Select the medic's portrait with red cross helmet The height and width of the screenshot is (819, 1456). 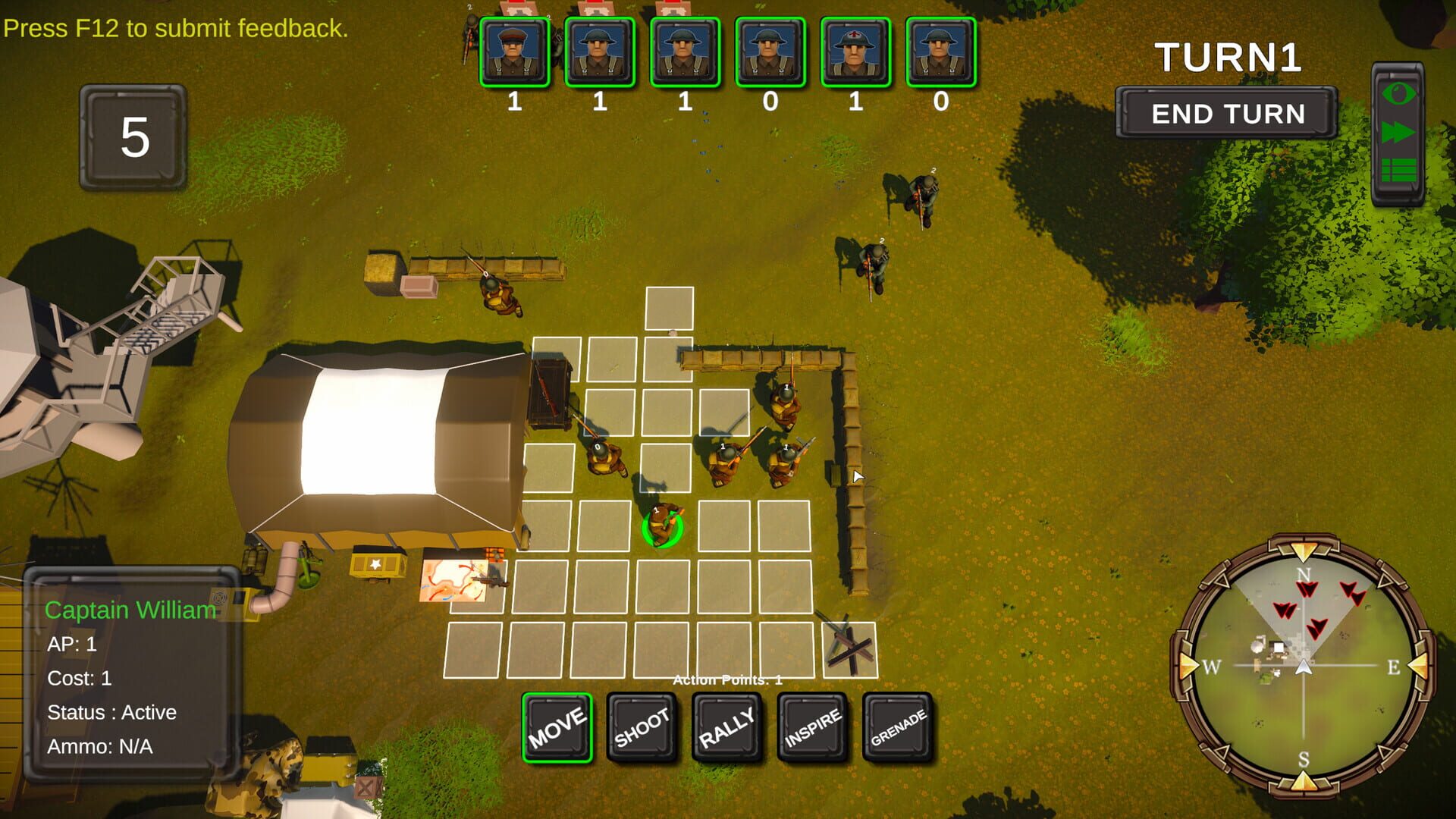point(854,53)
